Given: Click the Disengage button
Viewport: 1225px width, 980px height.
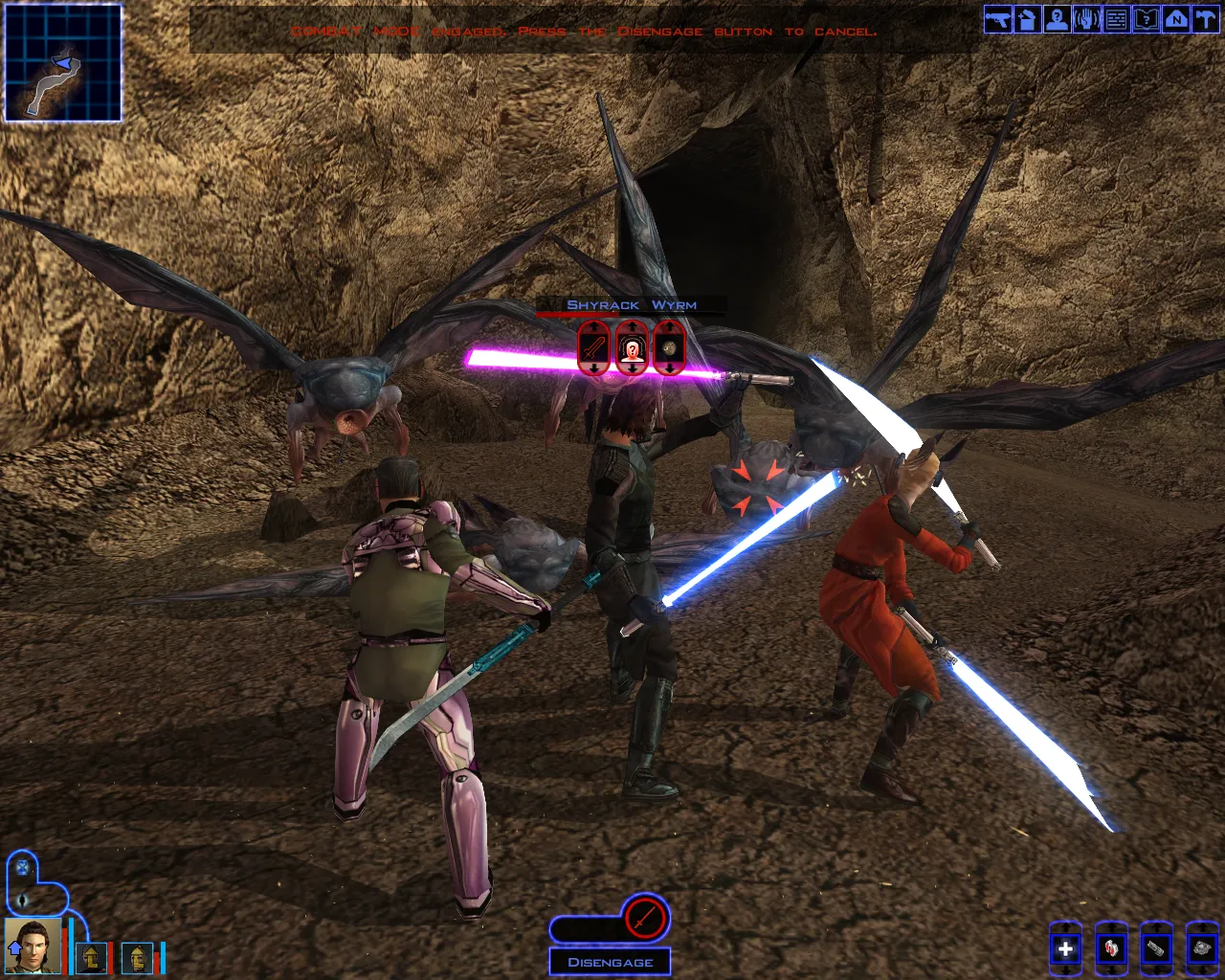Looking at the screenshot, I should pyautogui.click(x=611, y=962).
